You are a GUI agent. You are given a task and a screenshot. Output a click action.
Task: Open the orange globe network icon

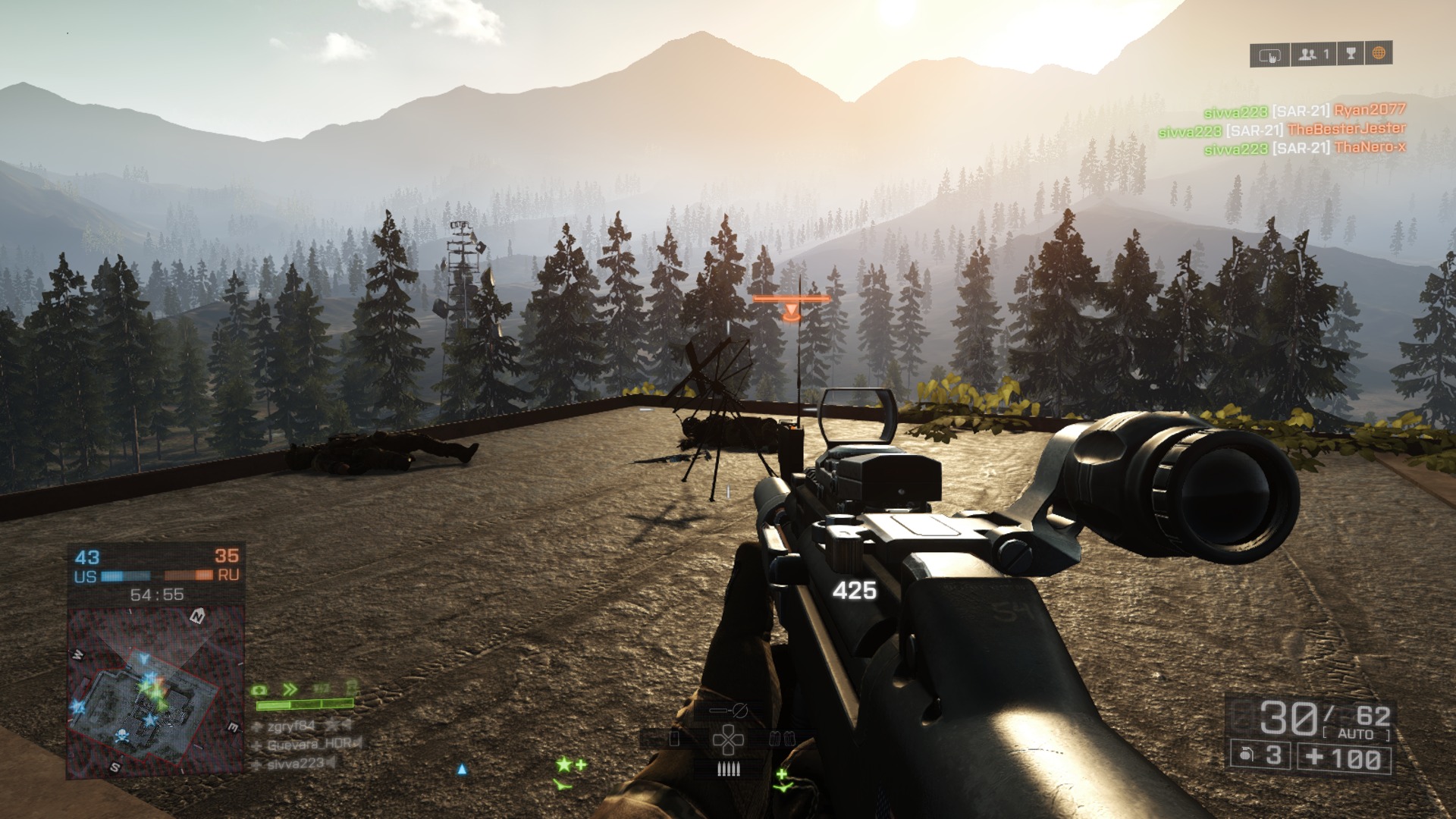tap(1379, 54)
